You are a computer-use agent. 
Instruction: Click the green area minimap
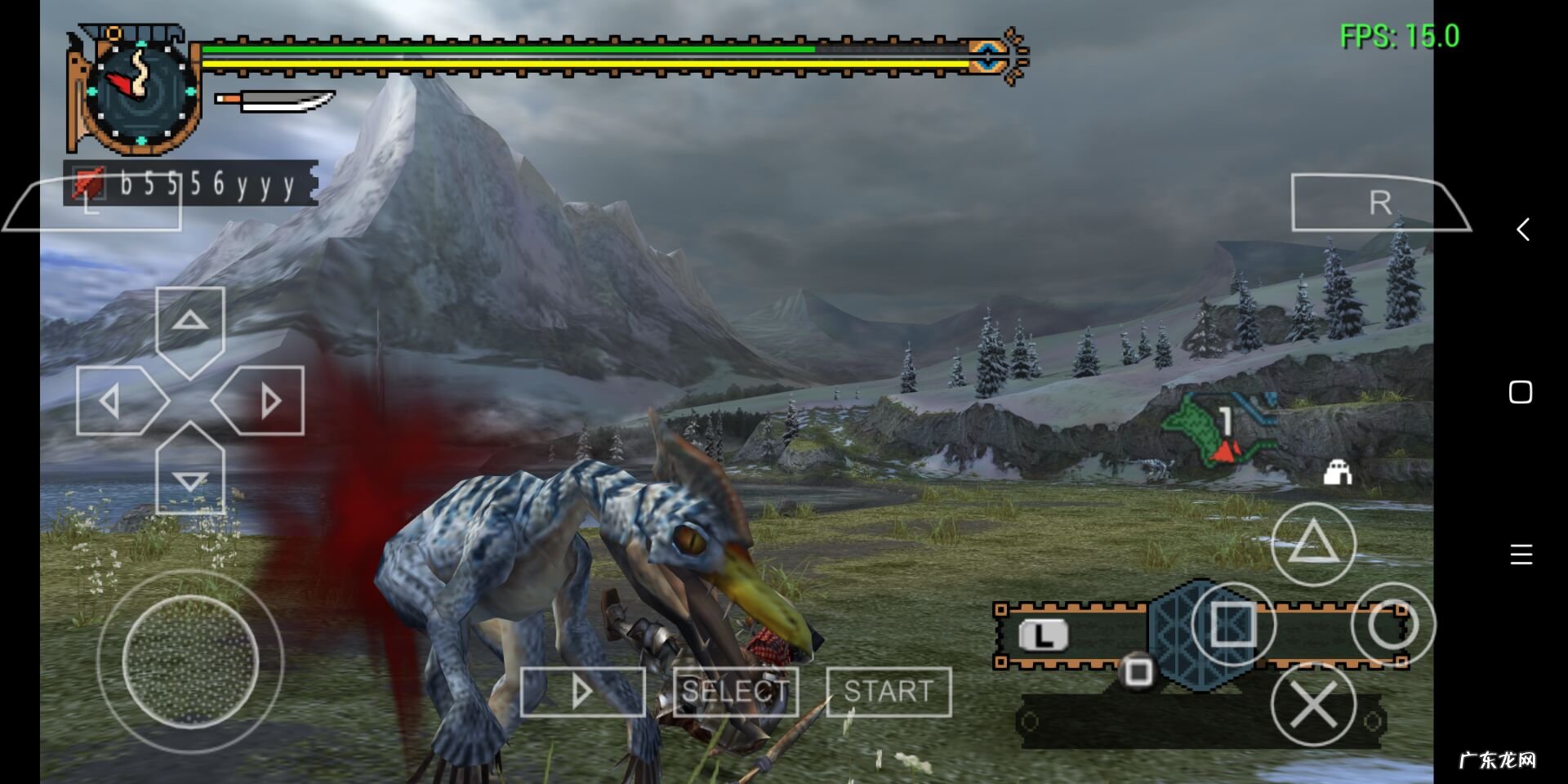pyautogui.click(x=1217, y=429)
